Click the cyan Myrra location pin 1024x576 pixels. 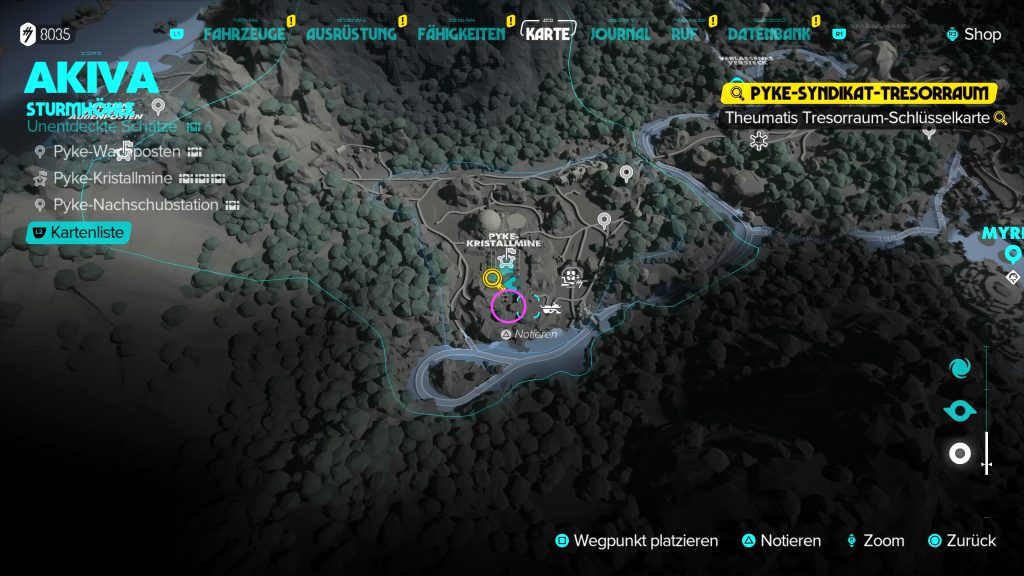click(1013, 254)
